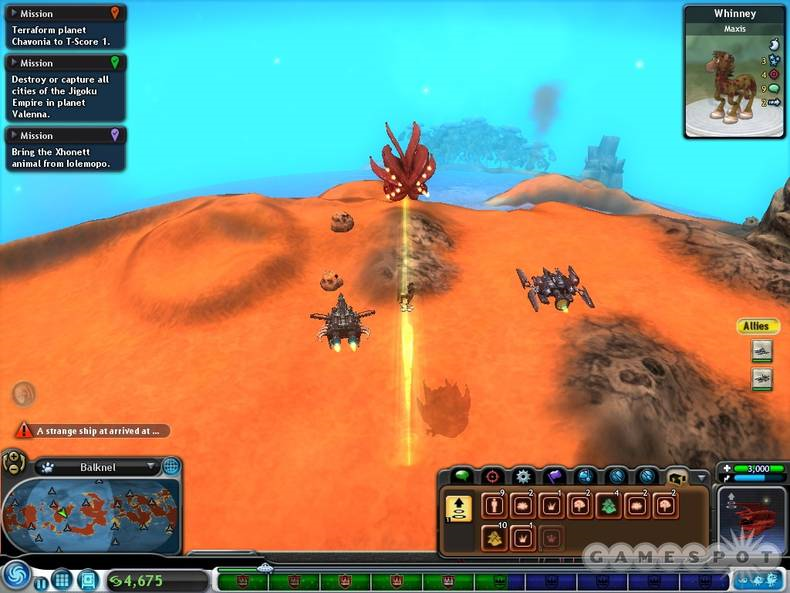Switch to the green speech bubble tab

pyautogui.click(x=461, y=476)
